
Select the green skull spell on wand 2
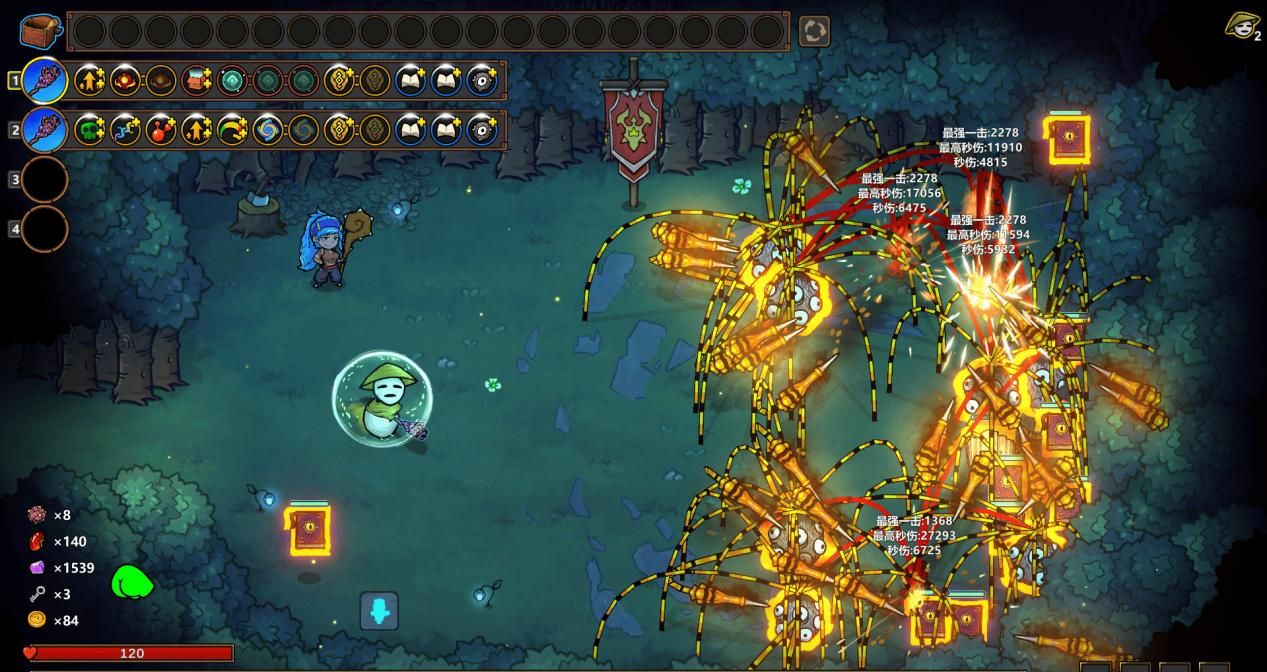click(x=90, y=130)
